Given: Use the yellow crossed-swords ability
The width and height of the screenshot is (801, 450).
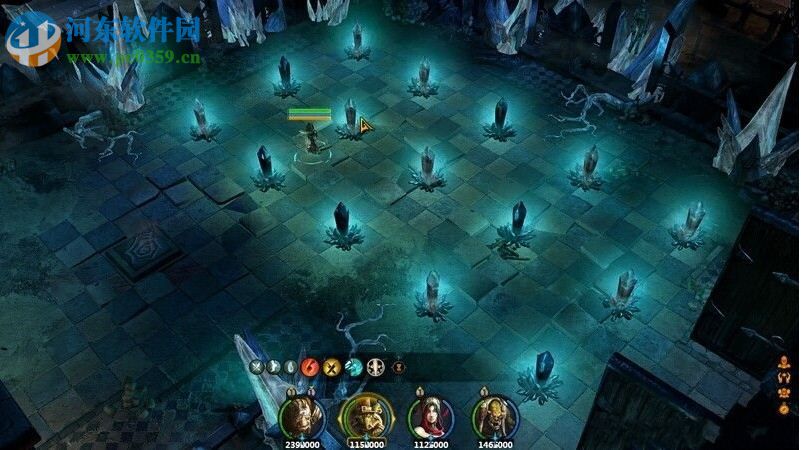Looking at the screenshot, I should [x=331, y=367].
